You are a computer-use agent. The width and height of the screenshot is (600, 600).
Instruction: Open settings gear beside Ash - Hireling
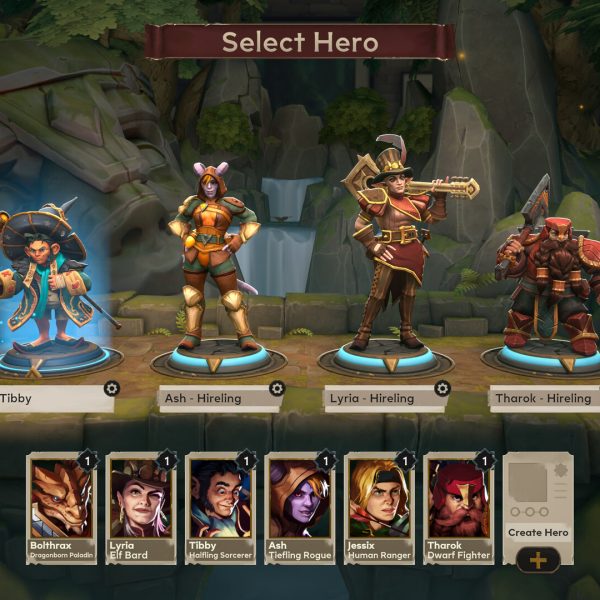tap(277, 389)
